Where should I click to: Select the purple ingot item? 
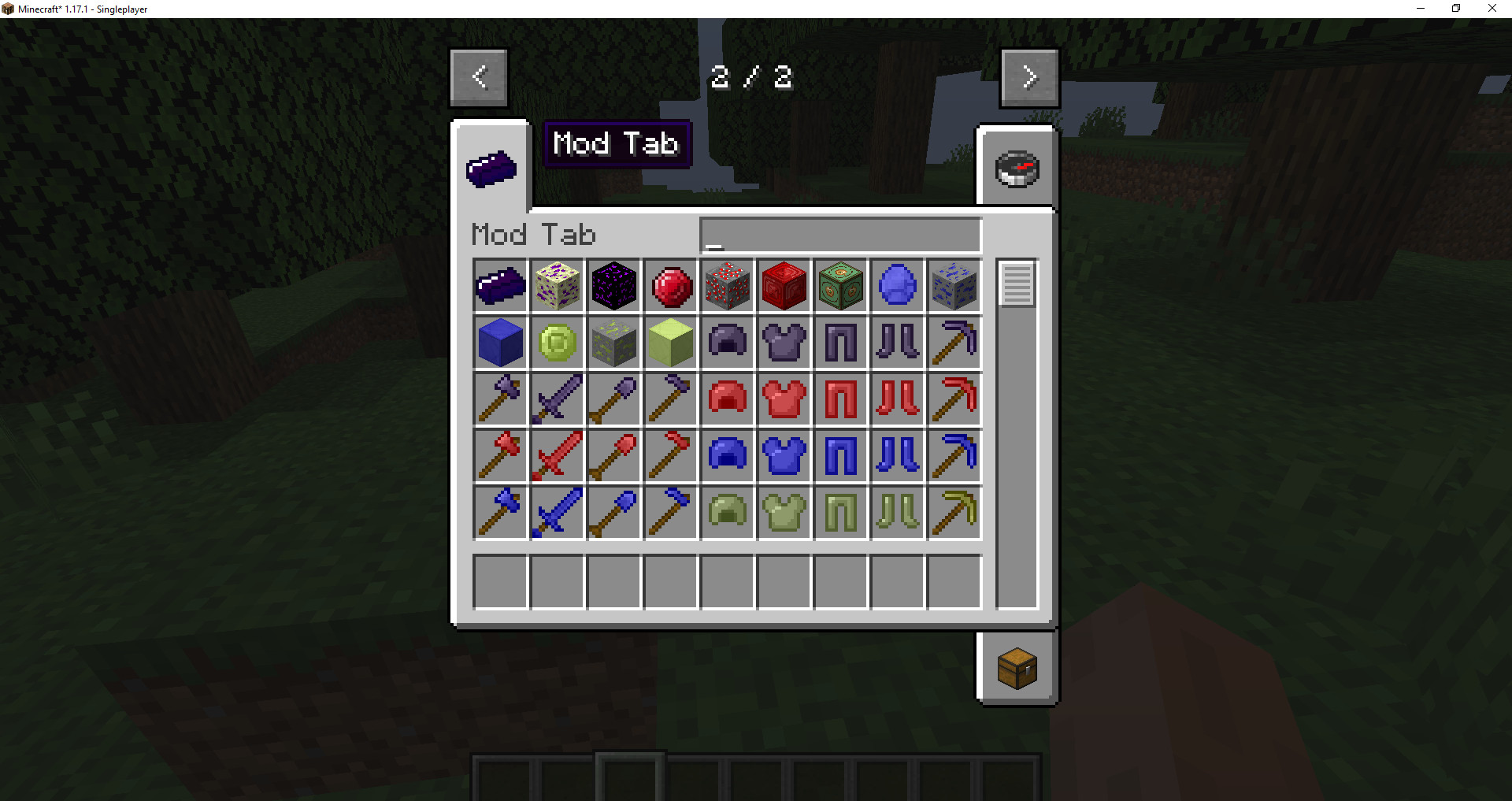(x=500, y=286)
